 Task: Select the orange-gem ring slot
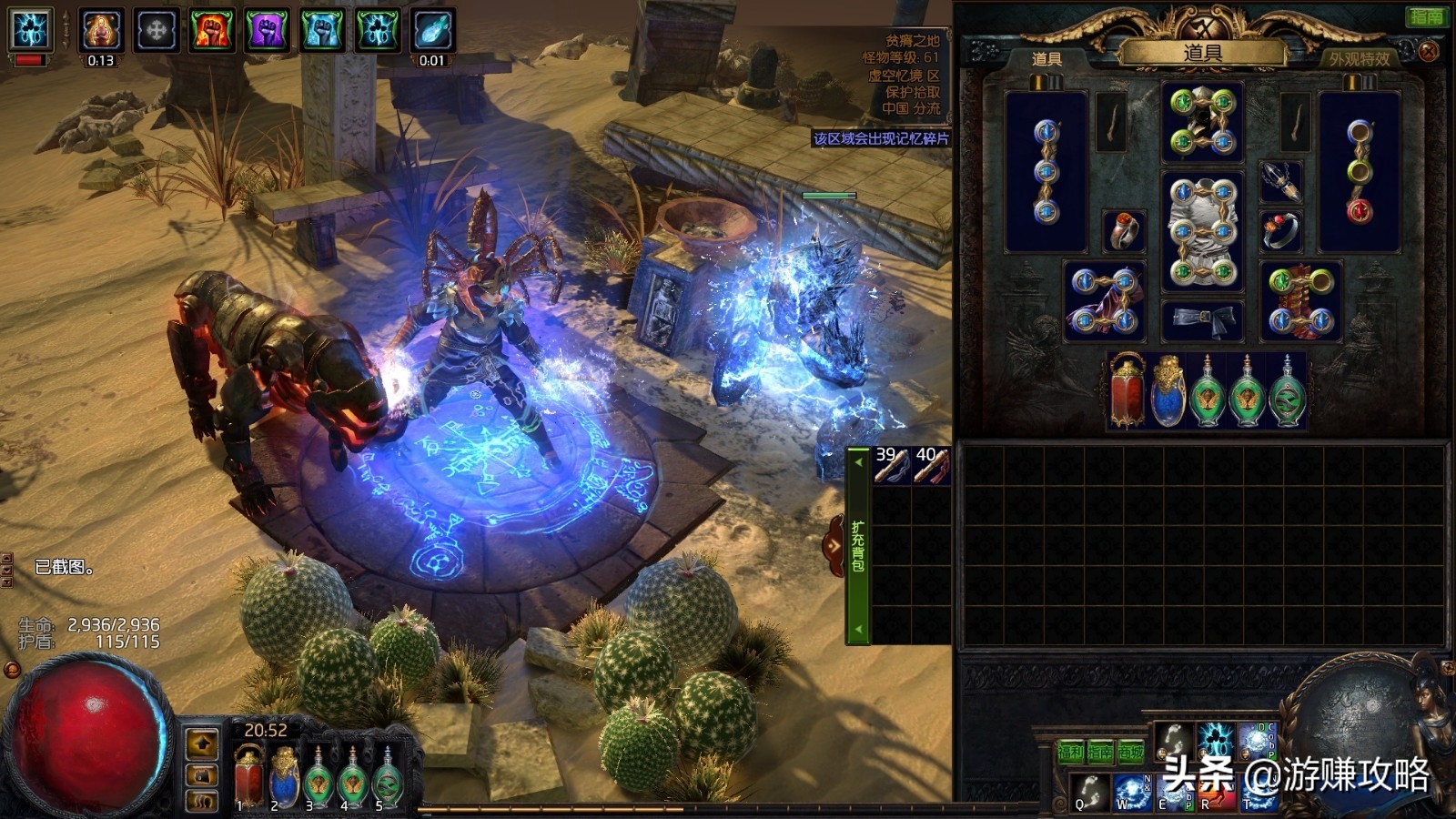click(x=1124, y=231)
